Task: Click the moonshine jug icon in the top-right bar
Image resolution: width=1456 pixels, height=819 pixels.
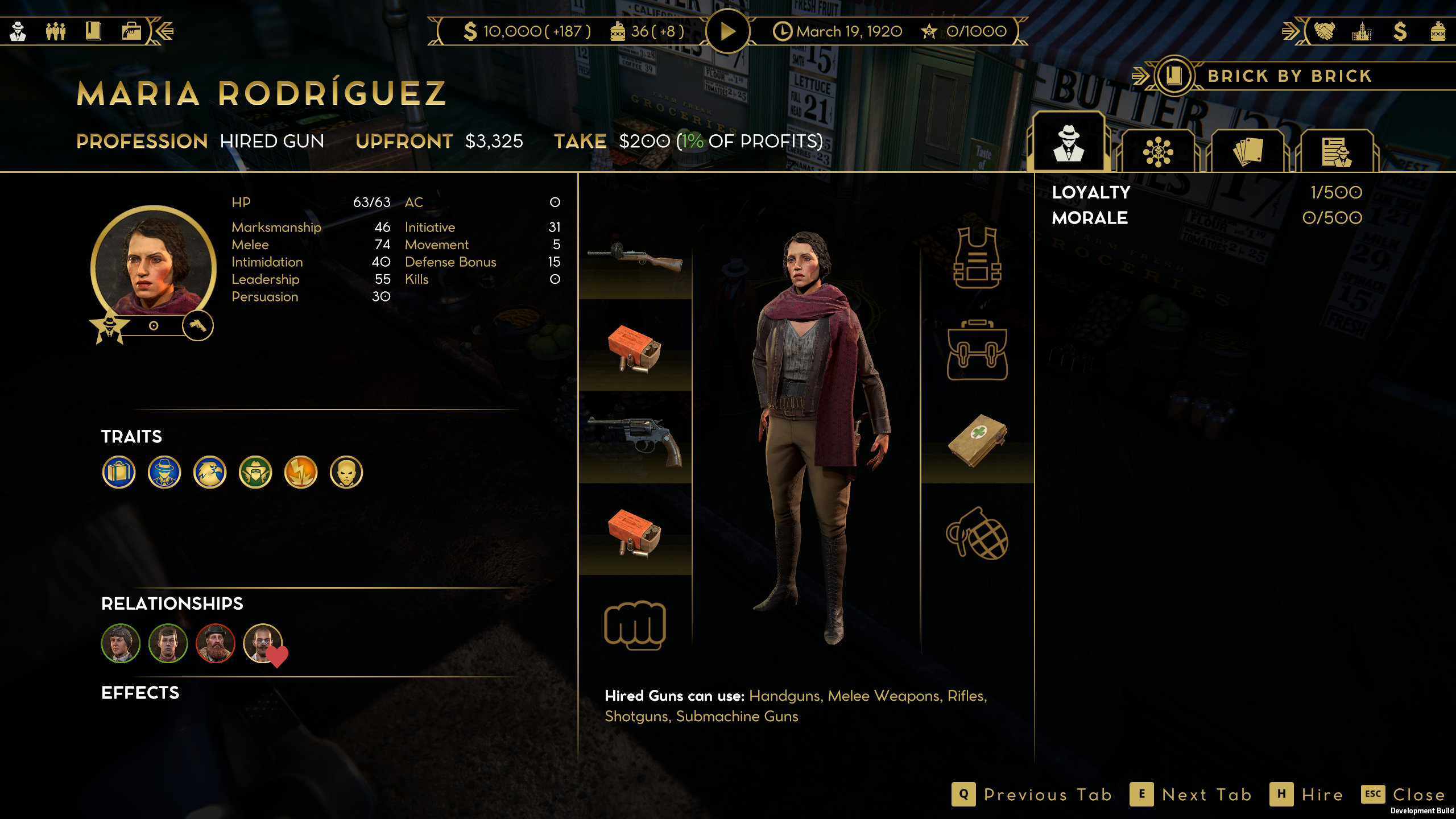Action: tap(1440, 32)
